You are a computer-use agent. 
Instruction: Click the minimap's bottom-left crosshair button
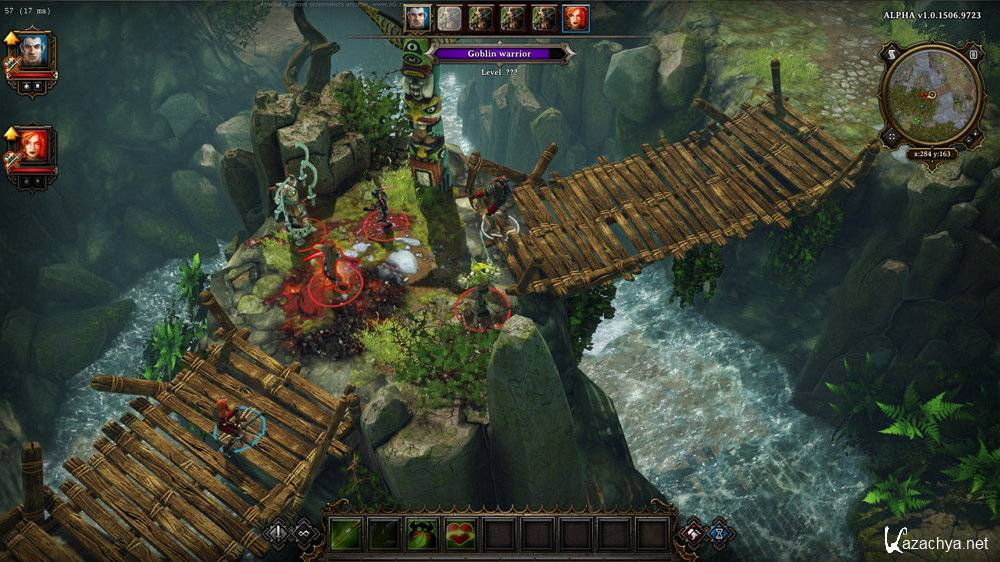[889, 135]
